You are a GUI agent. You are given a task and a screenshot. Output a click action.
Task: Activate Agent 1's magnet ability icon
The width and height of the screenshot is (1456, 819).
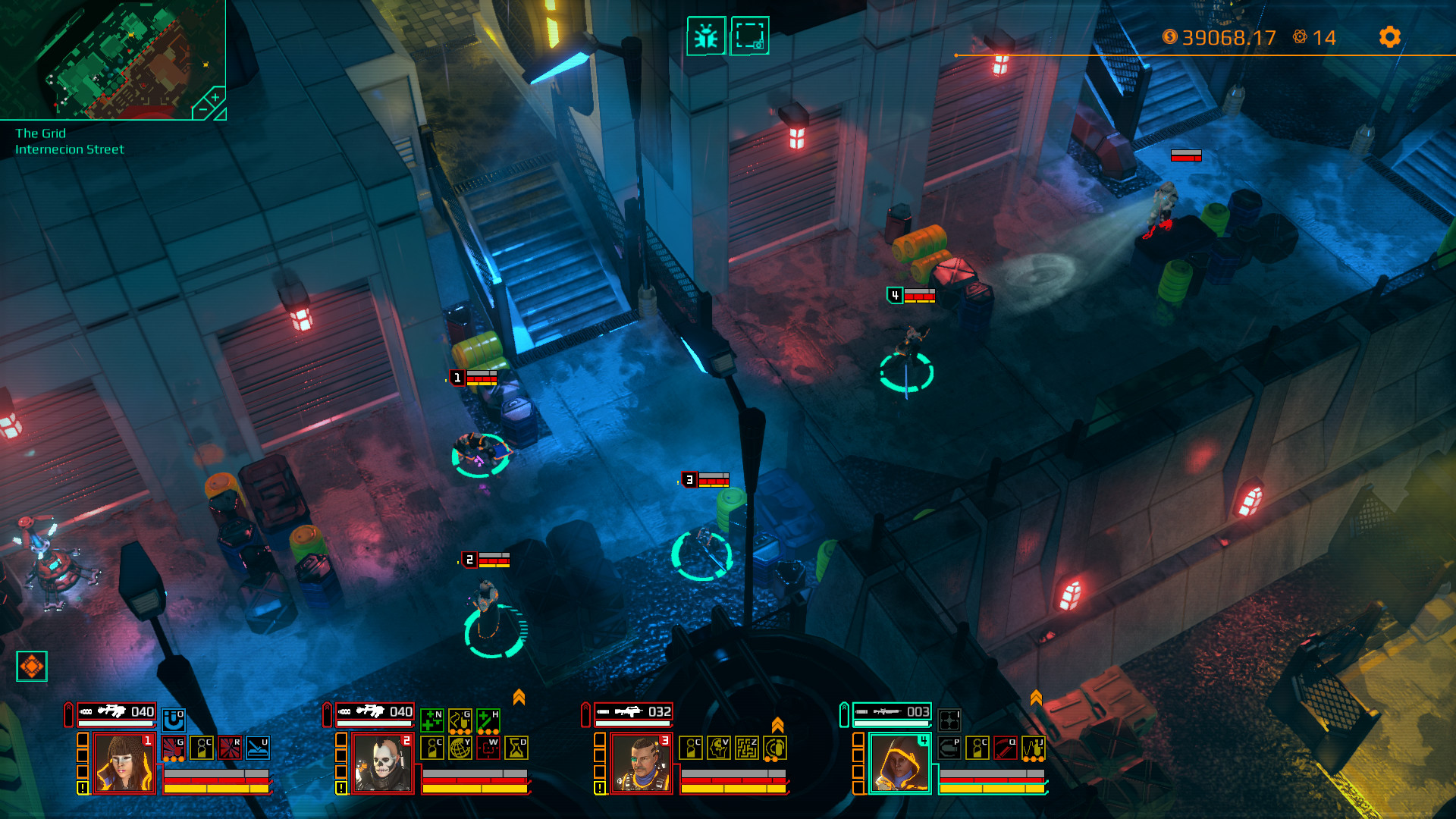174,720
